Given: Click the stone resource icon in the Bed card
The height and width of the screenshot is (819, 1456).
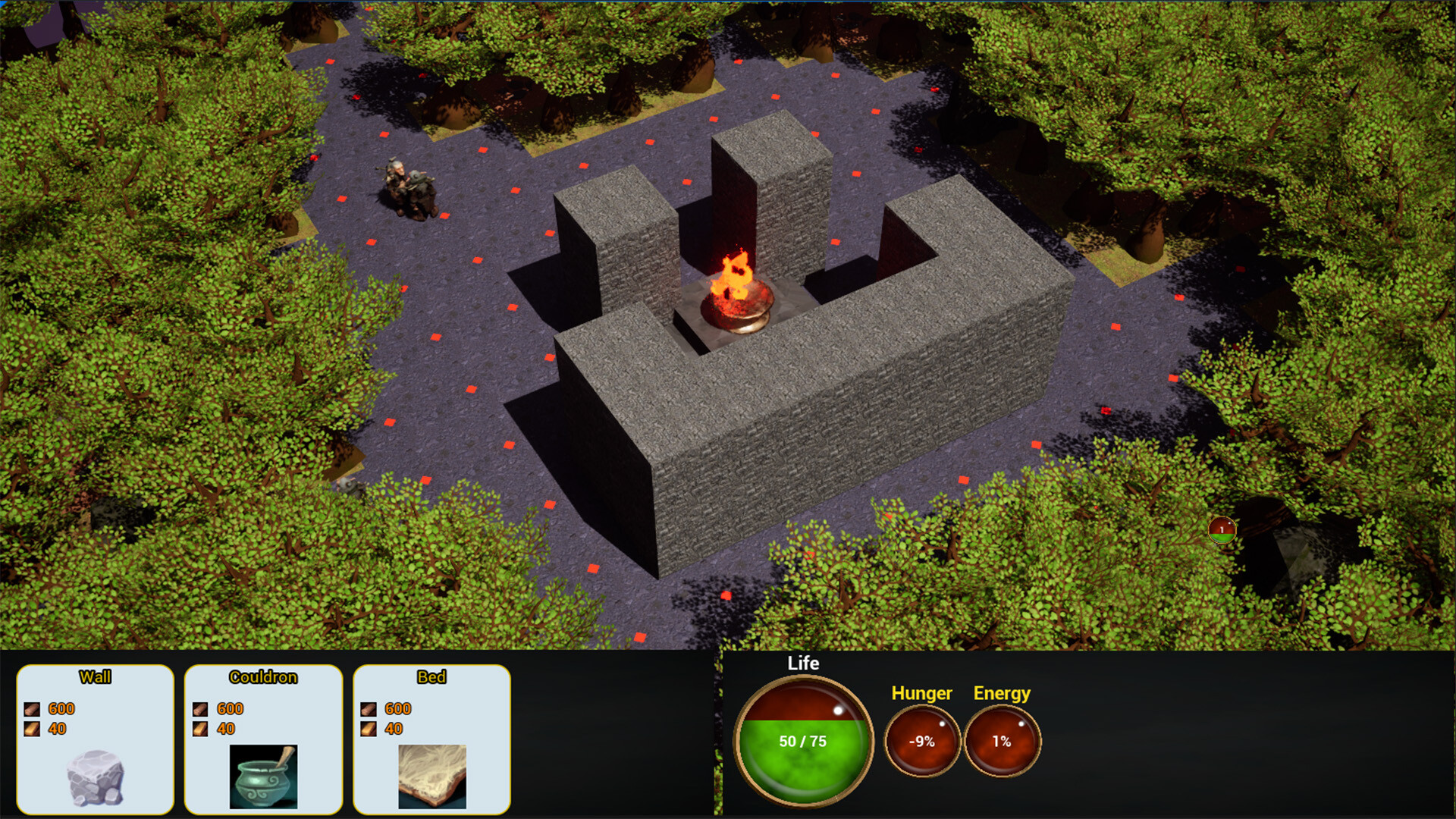Looking at the screenshot, I should [x=369, y=709].
